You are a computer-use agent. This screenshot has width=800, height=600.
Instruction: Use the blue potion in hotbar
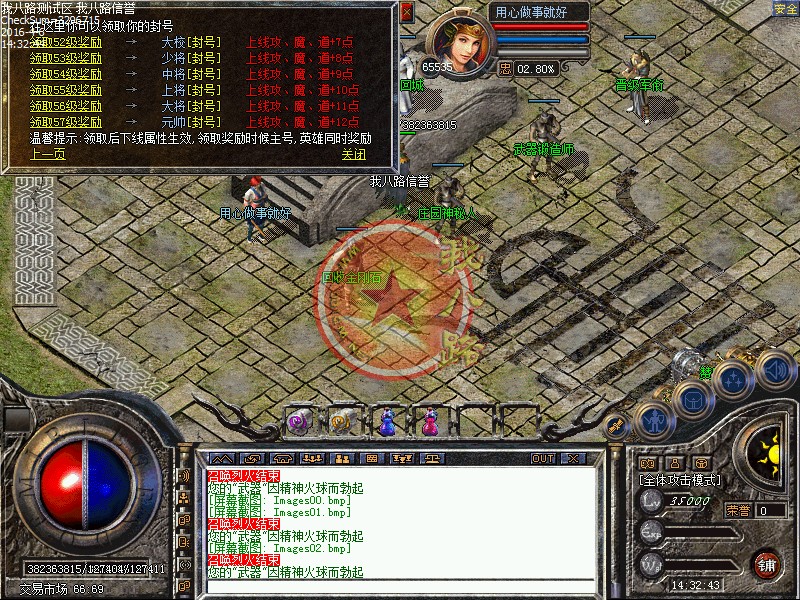pyautogui.click(x=386, y=422)
